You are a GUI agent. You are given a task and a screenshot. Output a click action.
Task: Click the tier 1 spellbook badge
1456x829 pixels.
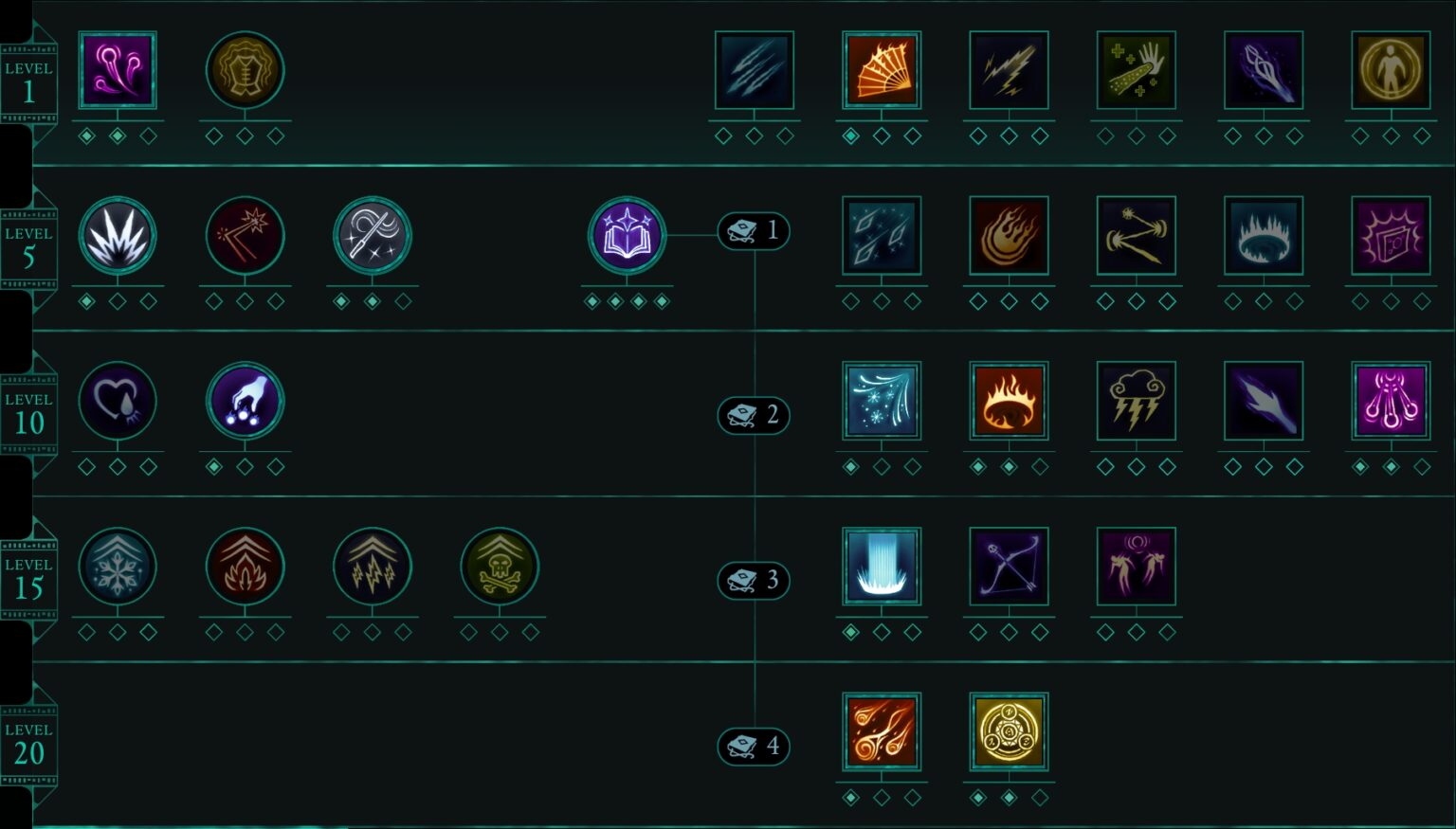pyautogui.click(x=754, y=231)
